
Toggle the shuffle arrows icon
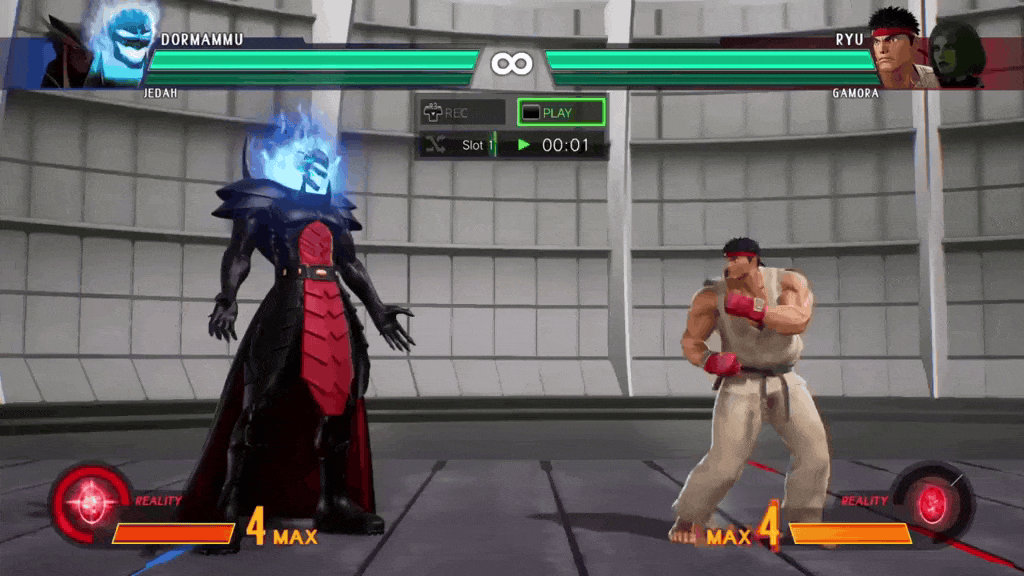(435, 145)
